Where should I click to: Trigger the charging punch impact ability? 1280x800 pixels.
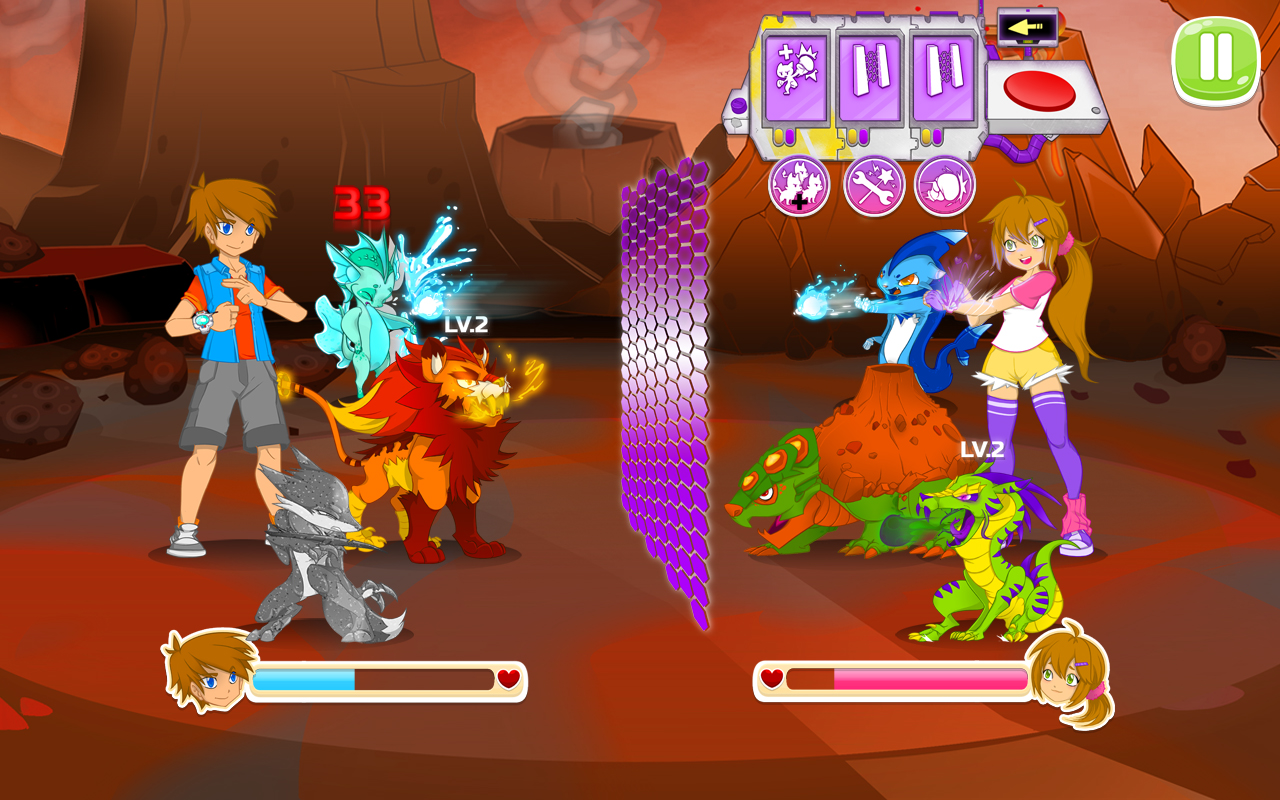[x=944, y=186]
